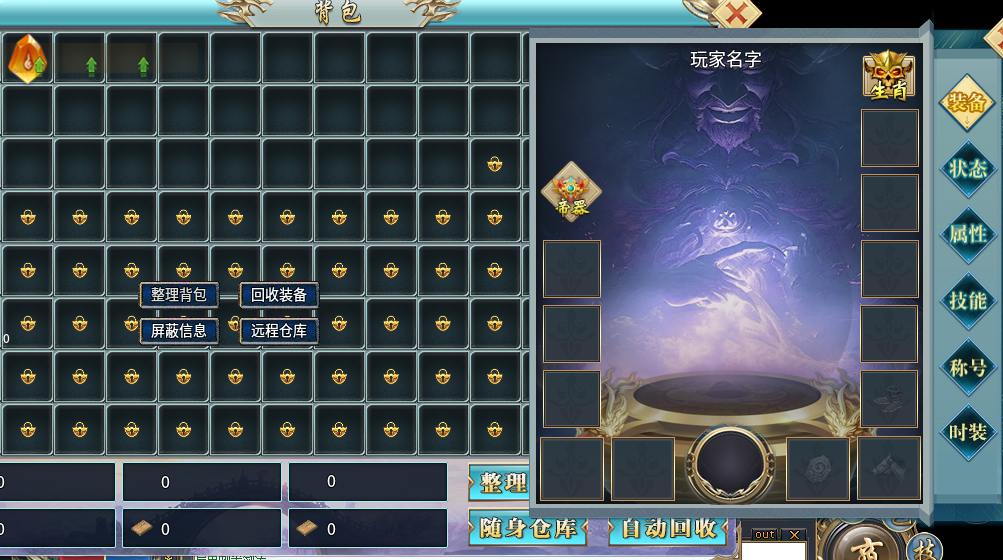1003x560 pixels.
Task: View the 称号 titles tab
Action: click(967, 366)
